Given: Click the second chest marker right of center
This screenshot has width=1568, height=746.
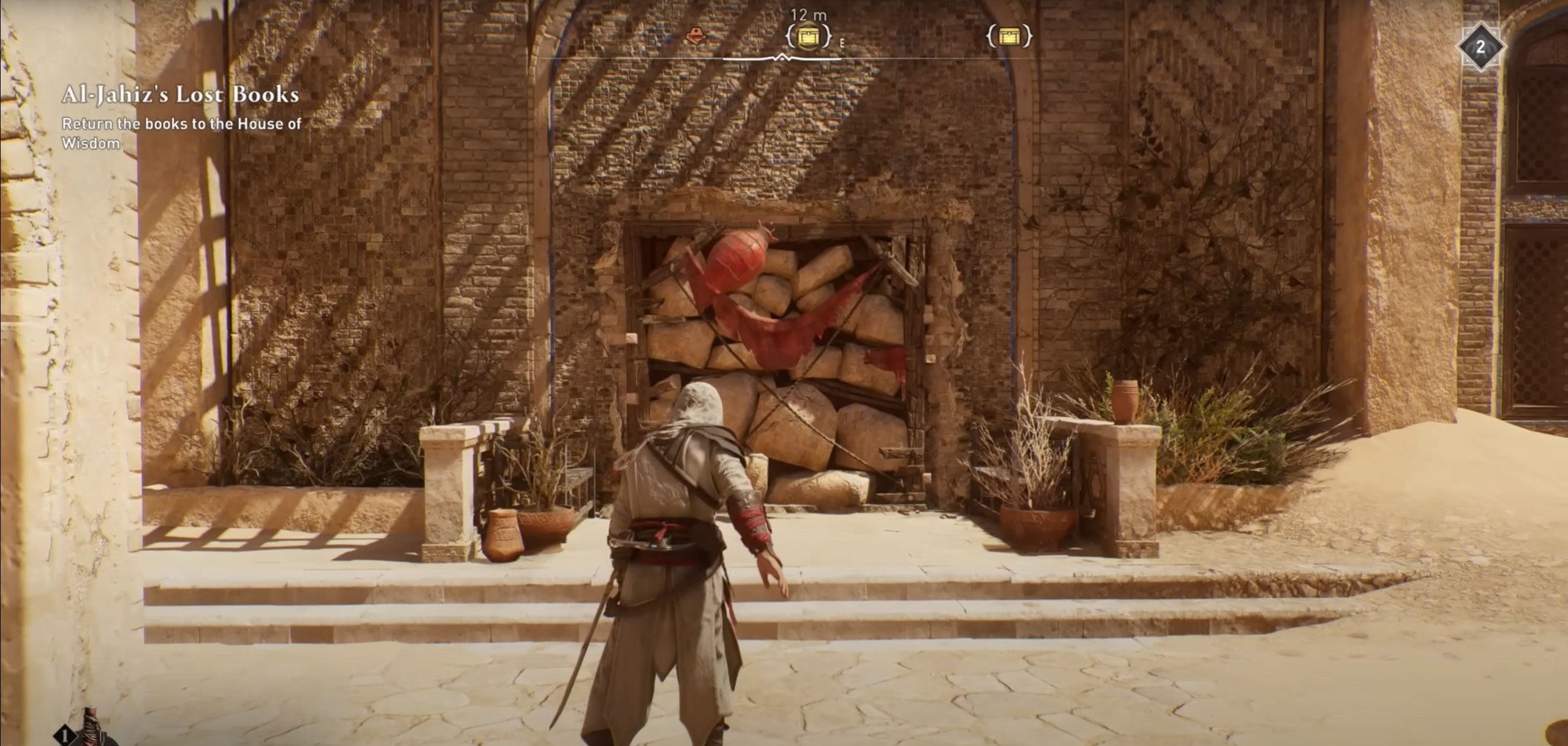Looking at the screenshot, I should click(1010, 37).
